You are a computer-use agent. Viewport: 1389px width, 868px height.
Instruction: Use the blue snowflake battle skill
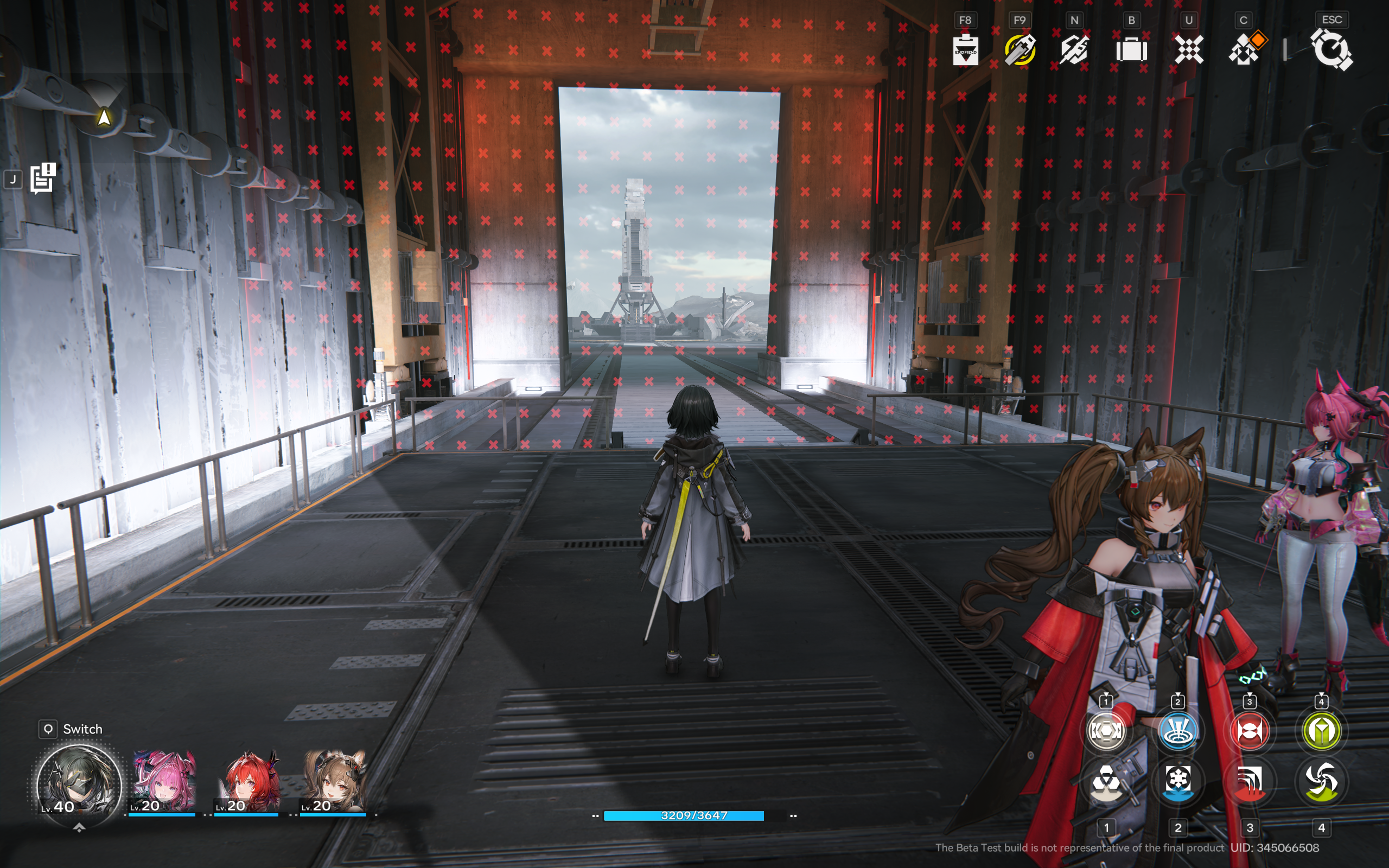(x=1178, y=782)
